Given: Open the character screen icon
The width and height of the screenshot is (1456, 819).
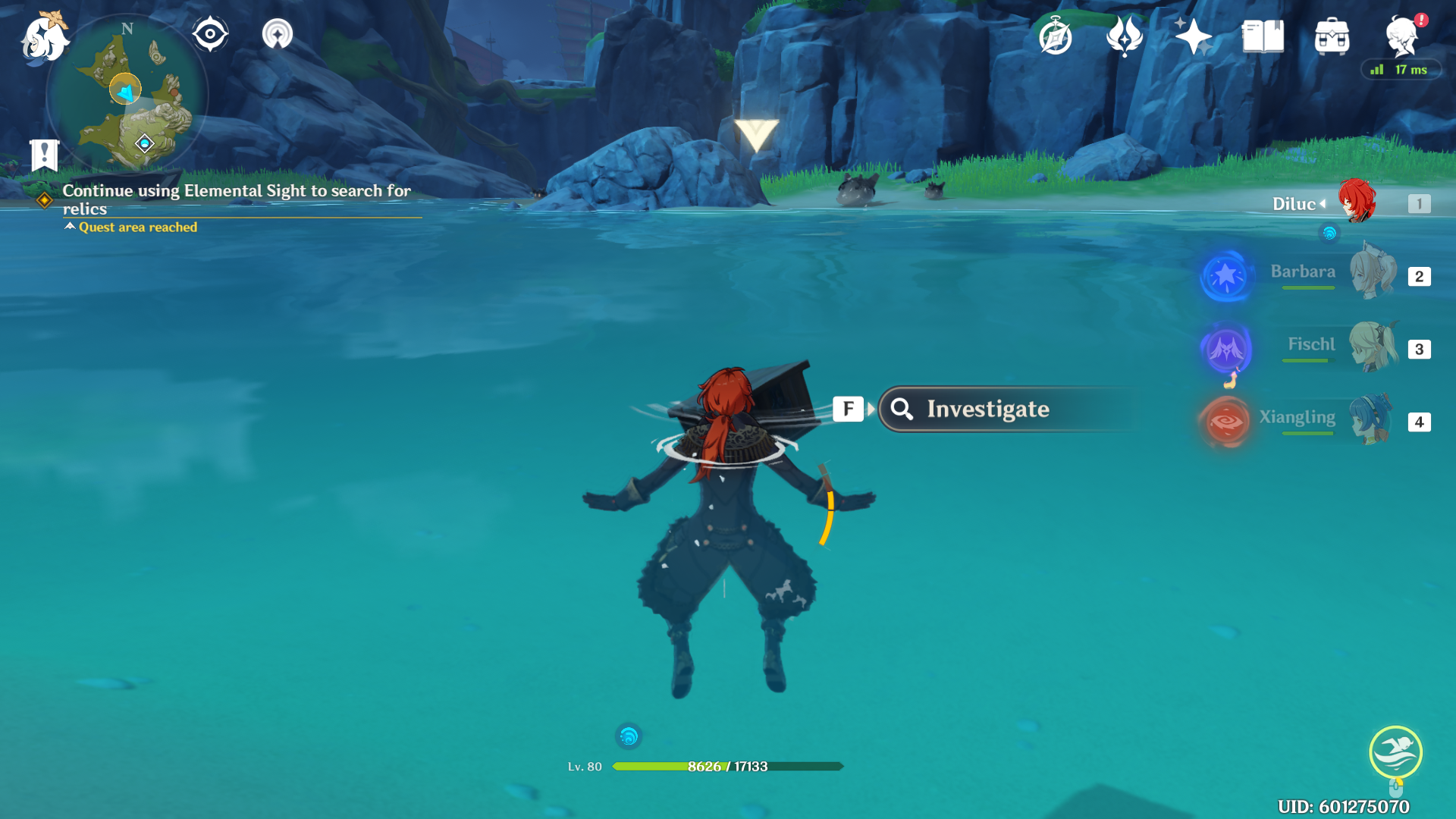Looking at the screenshot, I should pyautogui.click(x=1401, y=36).
